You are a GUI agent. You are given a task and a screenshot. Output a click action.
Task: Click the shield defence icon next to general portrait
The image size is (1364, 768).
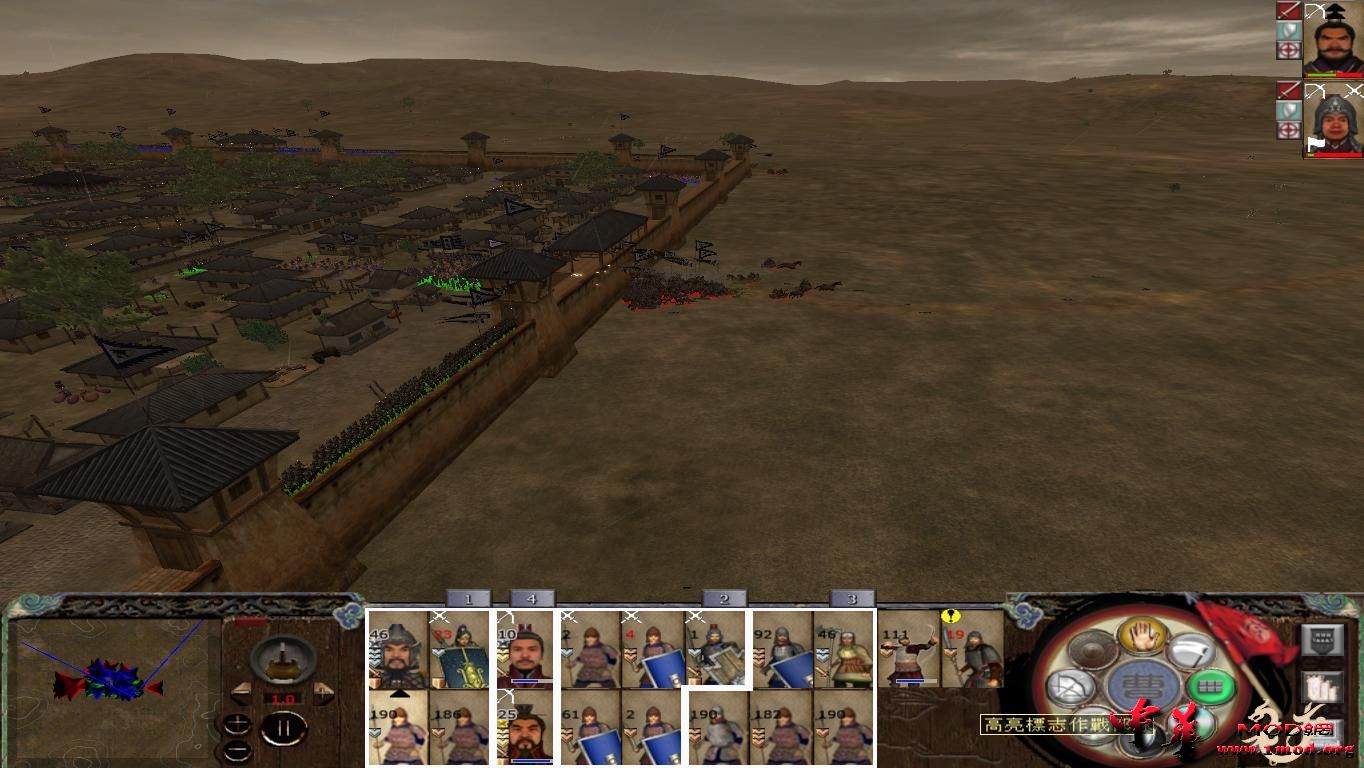coord(1289,32)
